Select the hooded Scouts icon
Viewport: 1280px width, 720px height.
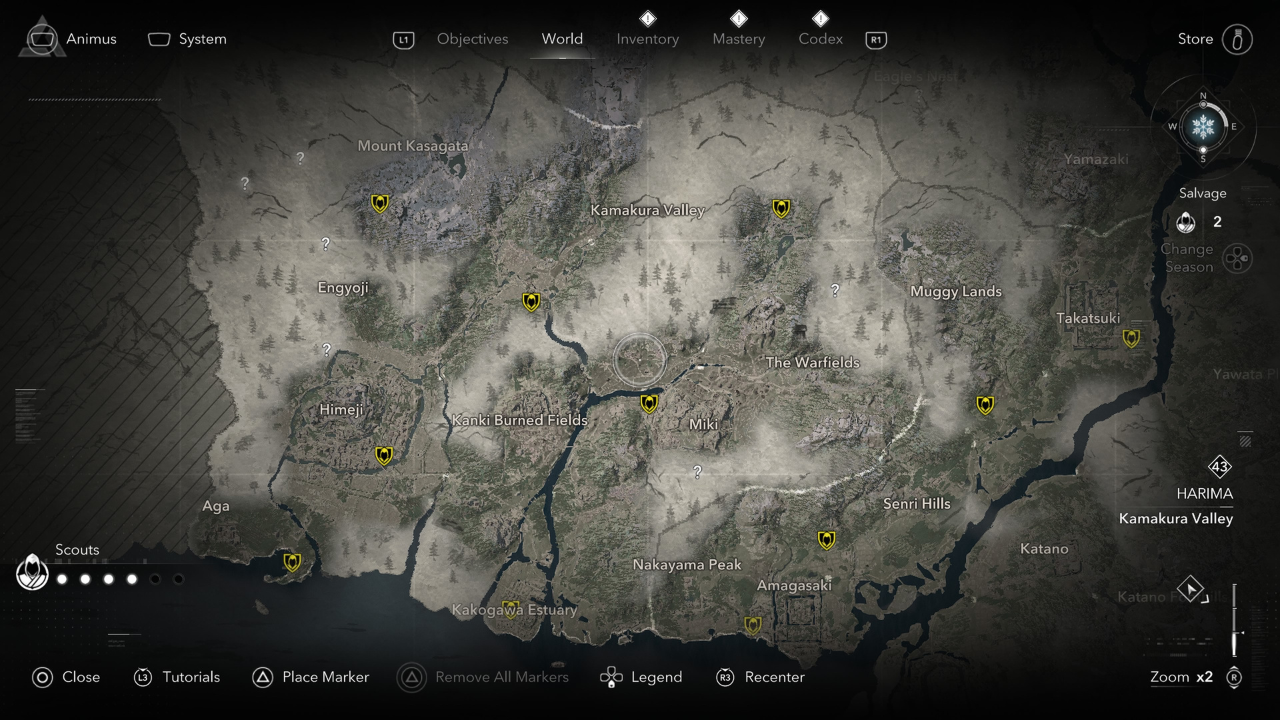point(32,572)
